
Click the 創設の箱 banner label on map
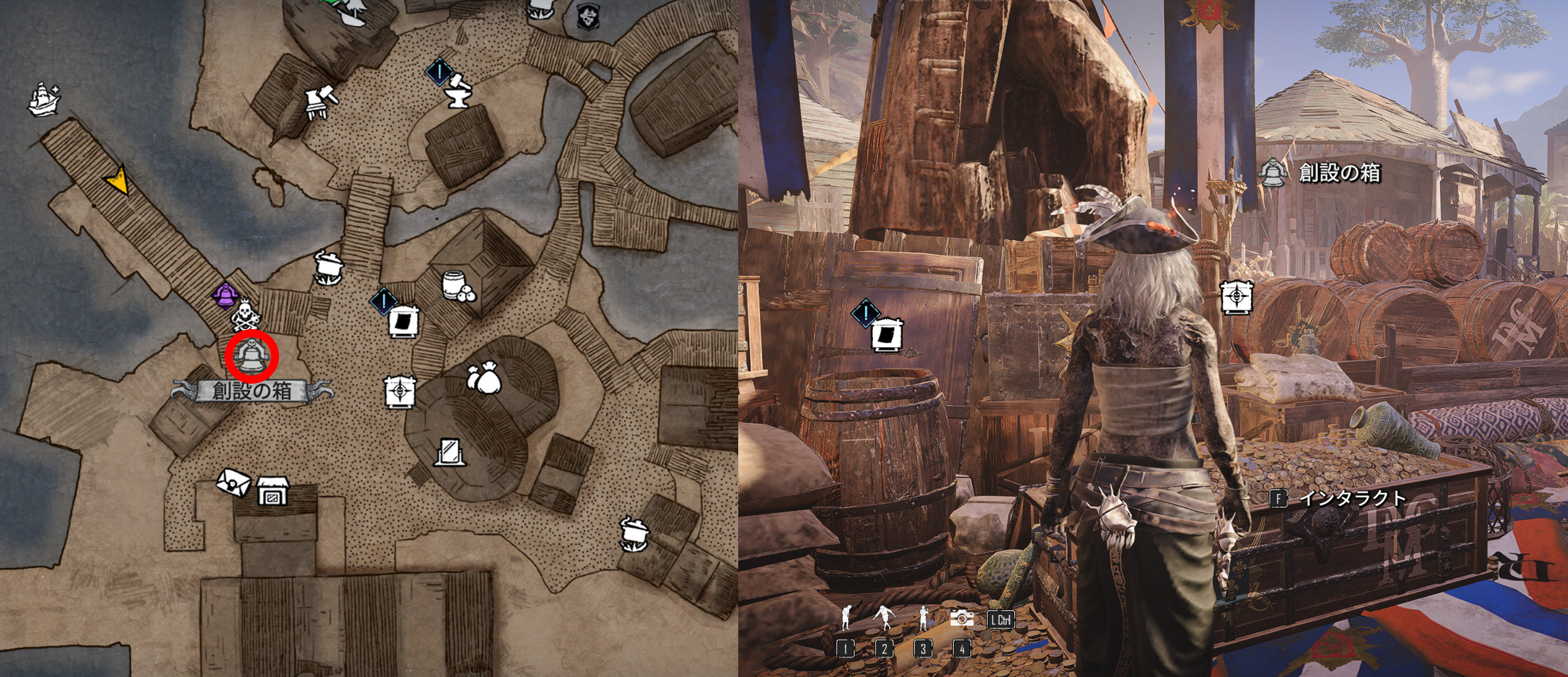click(252, 391)
